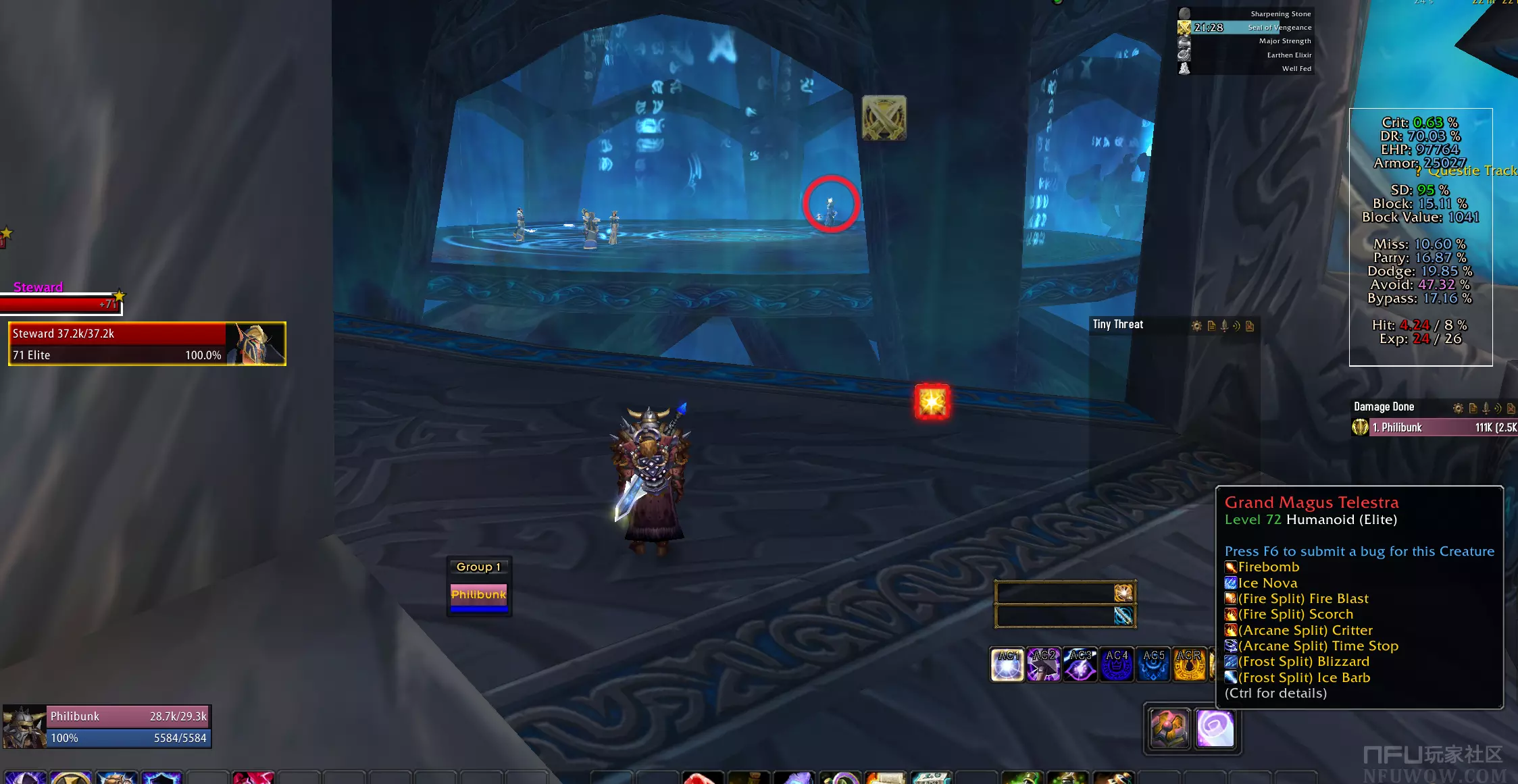Viewport: 1518px width, 784px height.
Task: Open Tiny Threat settings gear
Action: (1196, 326)
